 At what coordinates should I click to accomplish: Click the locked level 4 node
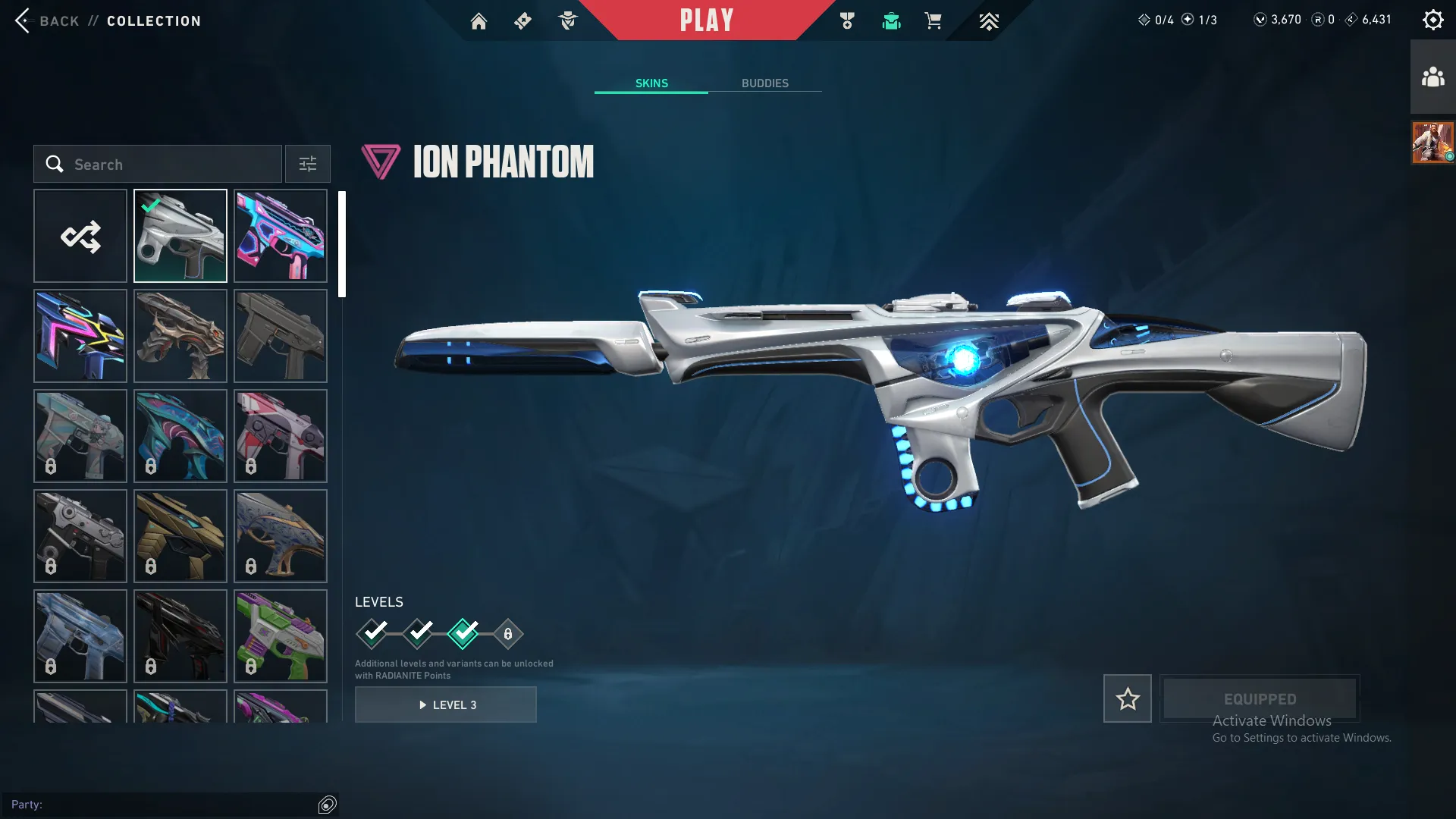pos(507,632)
